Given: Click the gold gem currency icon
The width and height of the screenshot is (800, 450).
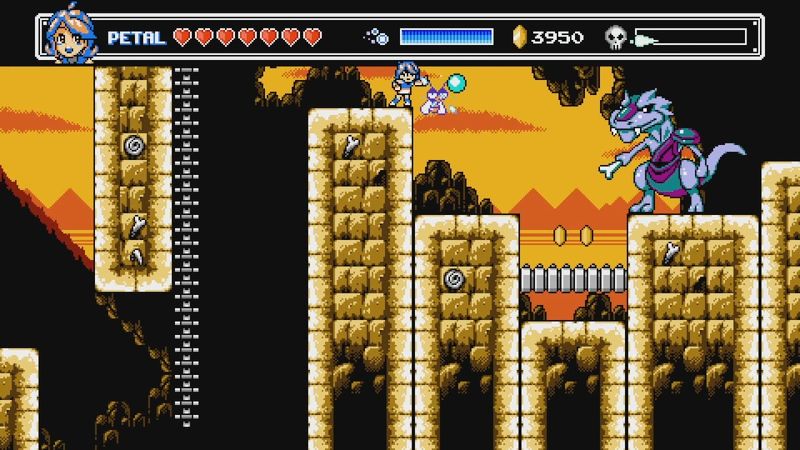Looking at the screenshot, I should 518,38.
